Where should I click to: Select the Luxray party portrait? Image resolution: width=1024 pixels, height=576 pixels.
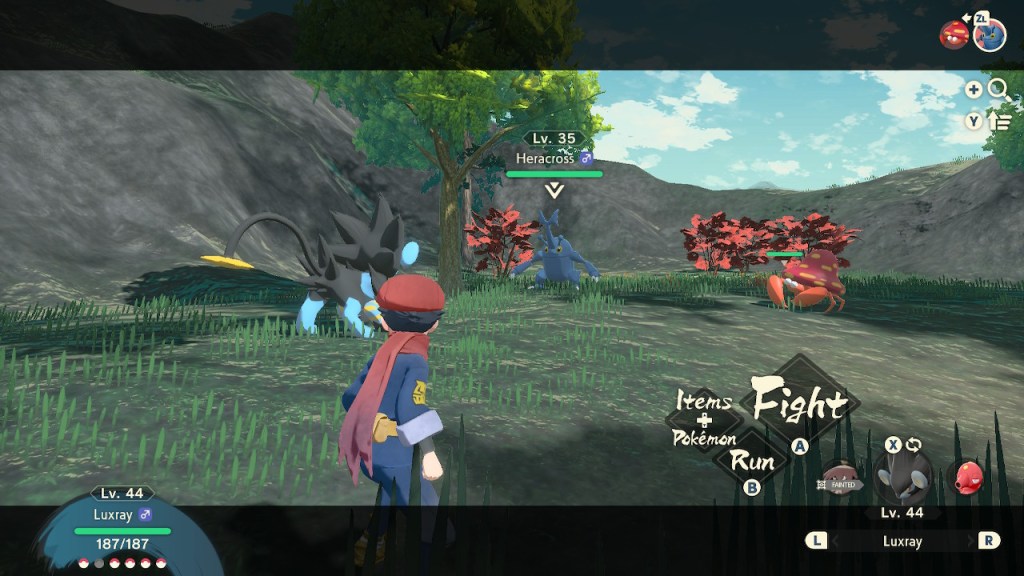(x=902, y=476)
